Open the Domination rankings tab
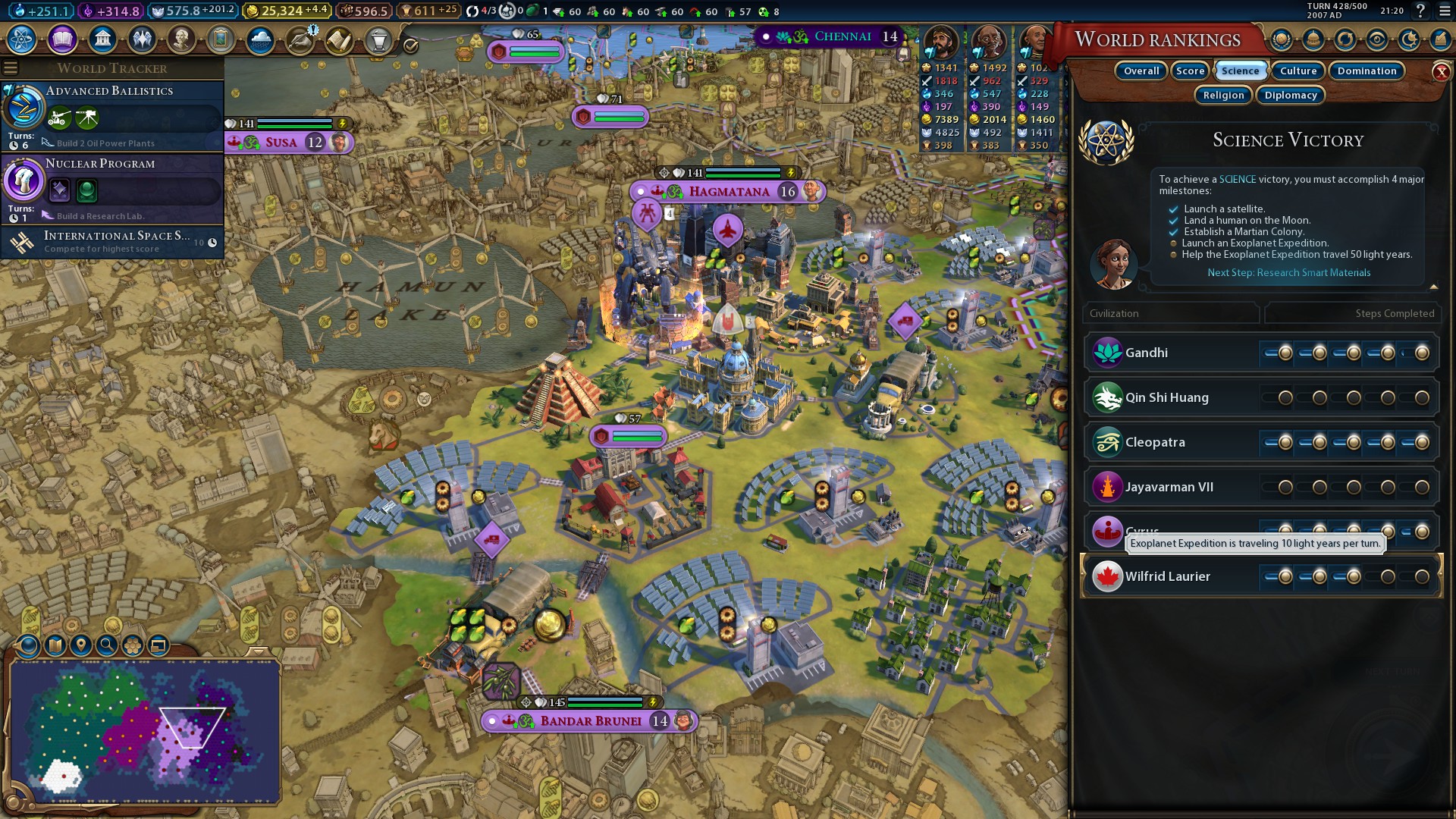Viewport: 1456px width, 819px height. [x=1366, y=71]
